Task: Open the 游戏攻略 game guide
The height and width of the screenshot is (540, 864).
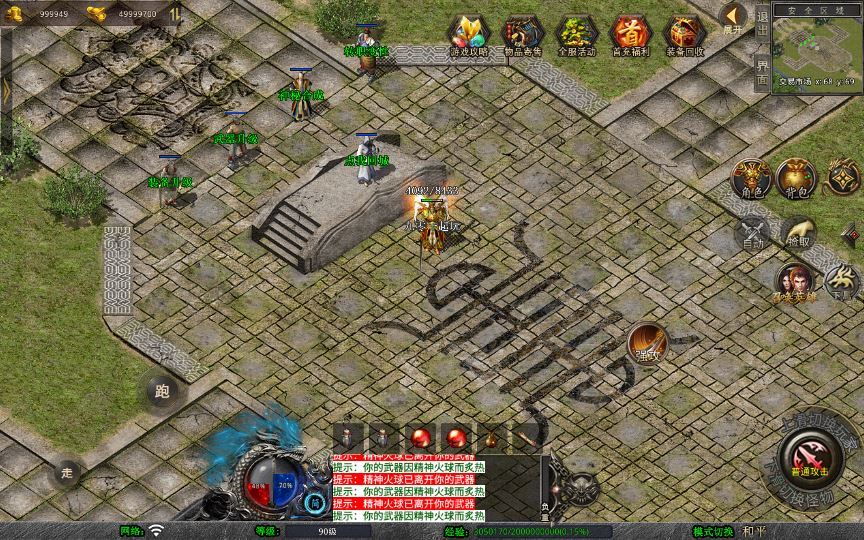Action: (469, 35)
